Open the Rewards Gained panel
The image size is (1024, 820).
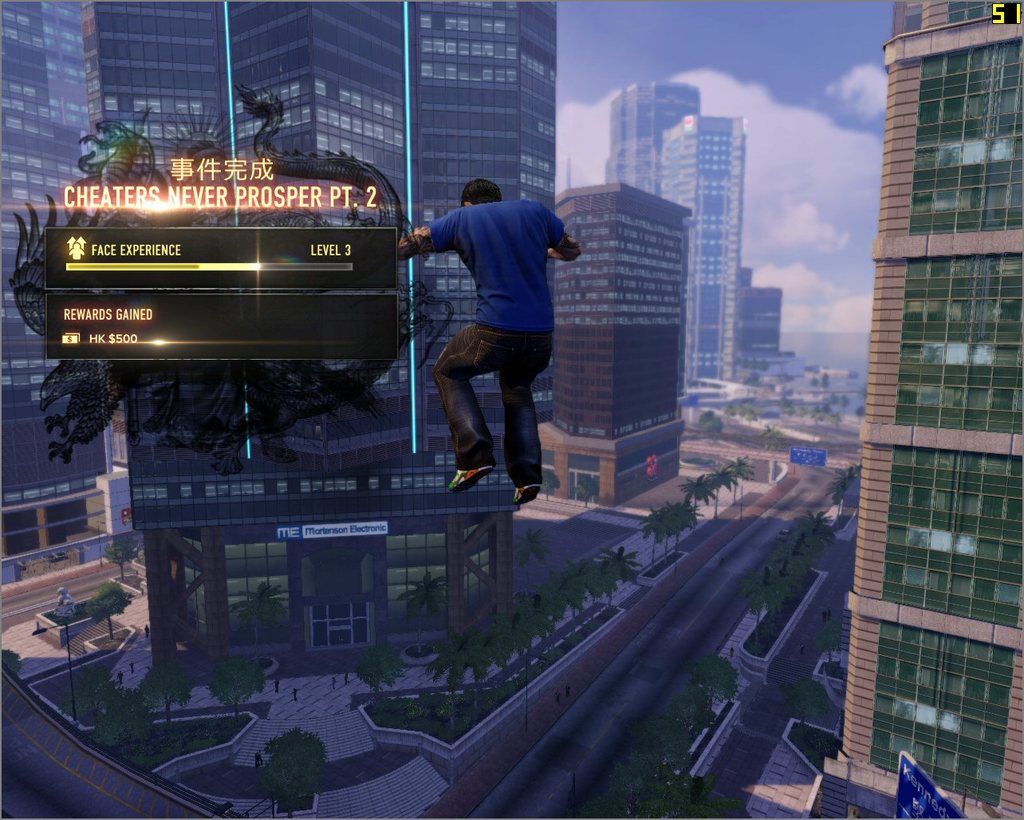(x=221, y=326)
